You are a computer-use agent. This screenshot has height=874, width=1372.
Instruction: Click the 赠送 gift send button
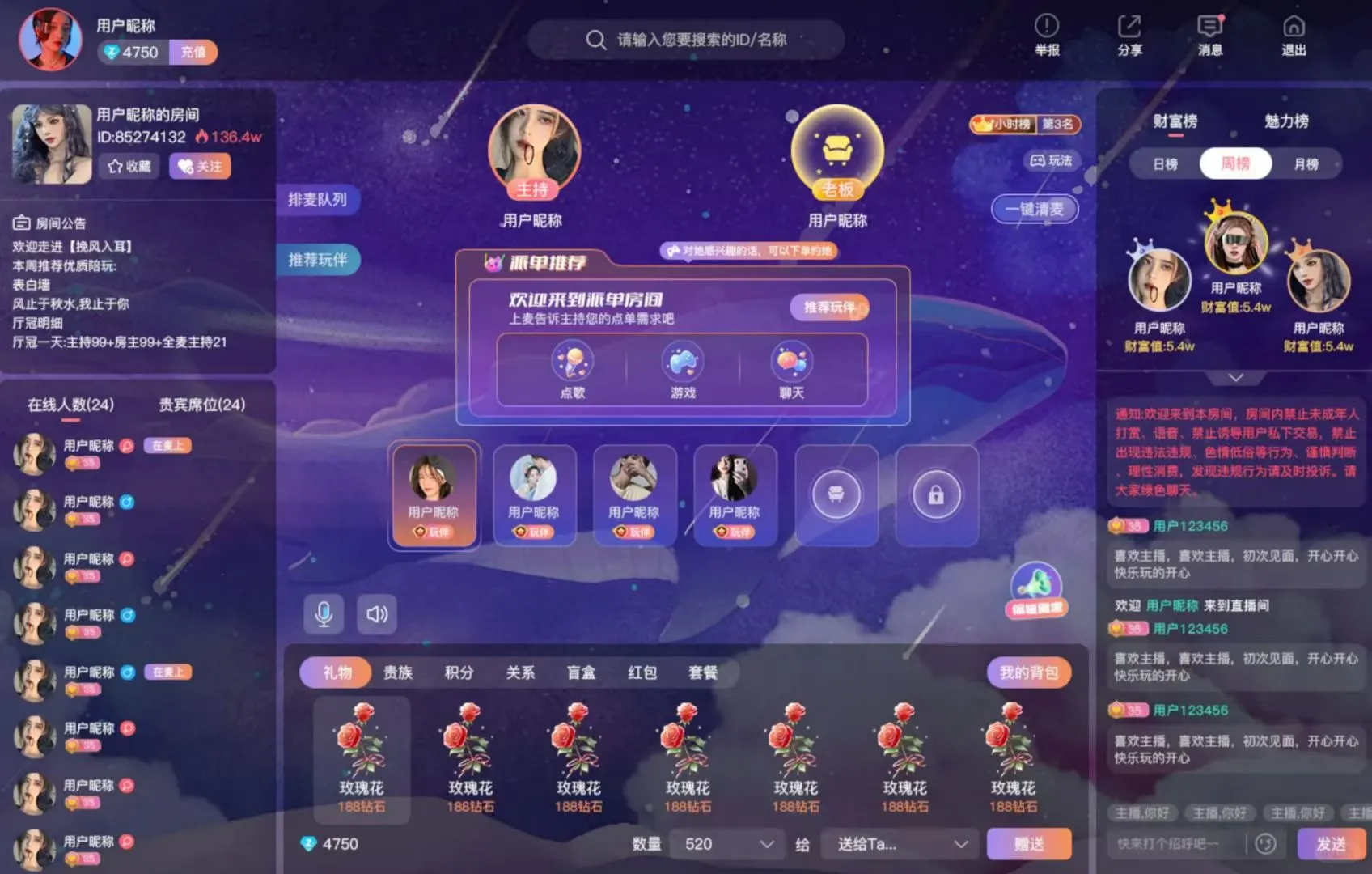tap(1029, 843)
